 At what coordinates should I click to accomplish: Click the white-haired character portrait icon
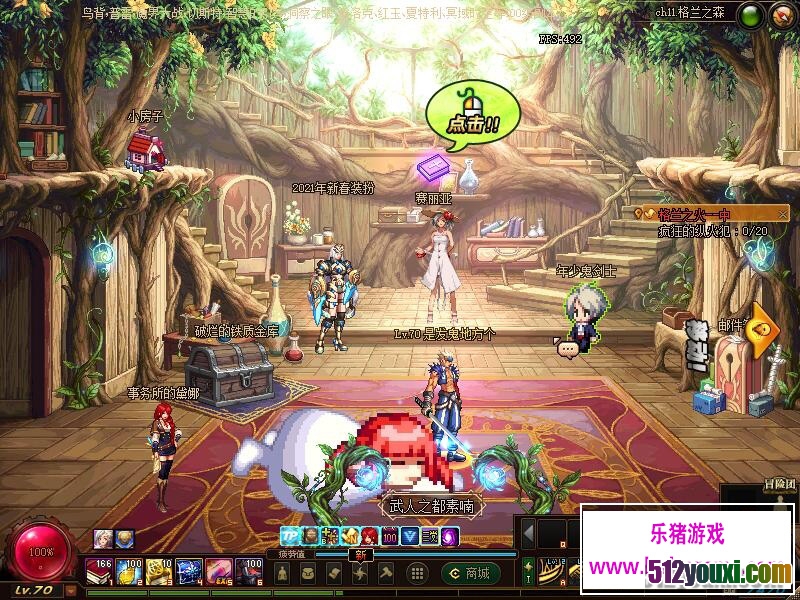102,538
